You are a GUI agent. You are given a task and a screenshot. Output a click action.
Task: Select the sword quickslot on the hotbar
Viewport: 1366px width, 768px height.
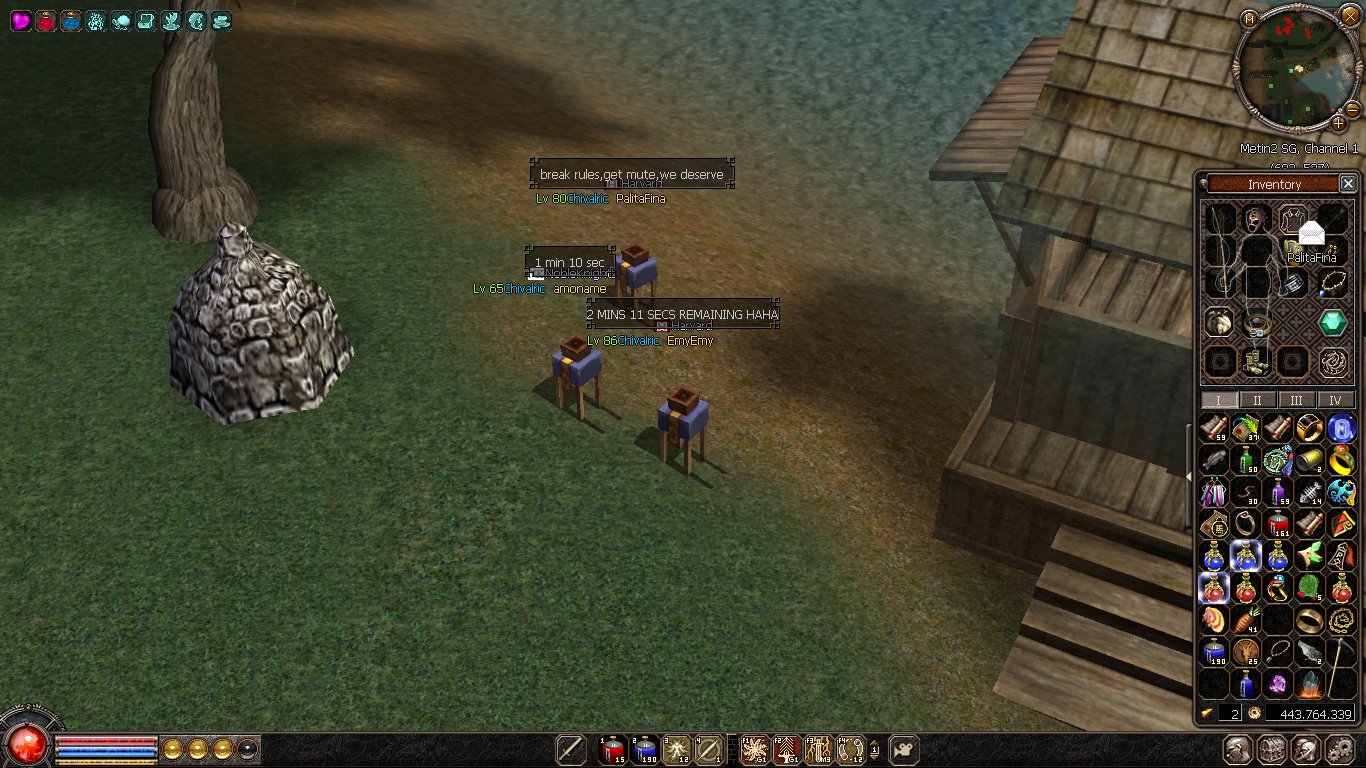point(571,749)
